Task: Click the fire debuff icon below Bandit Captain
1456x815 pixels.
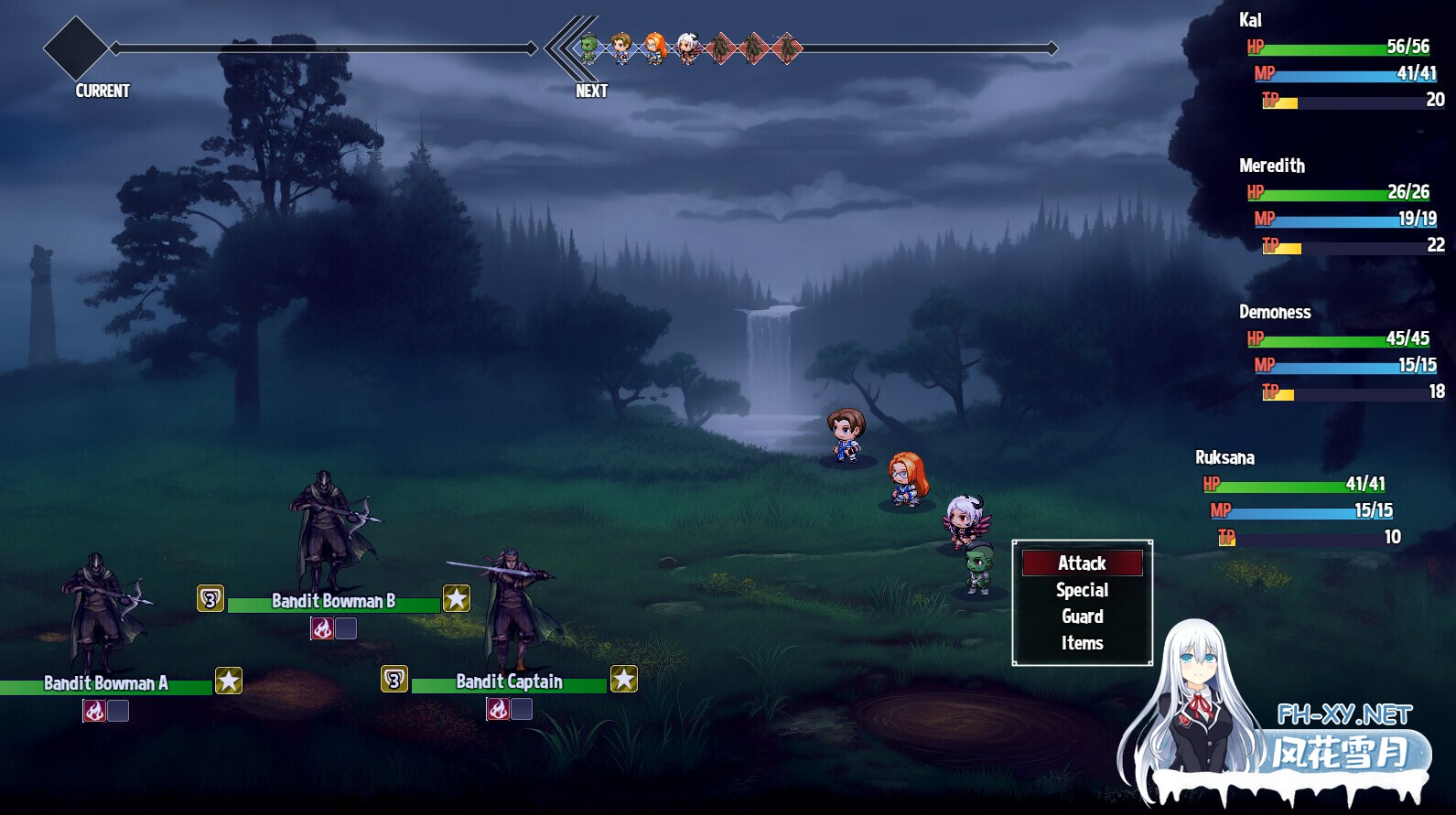Action: tap(497, 708)
